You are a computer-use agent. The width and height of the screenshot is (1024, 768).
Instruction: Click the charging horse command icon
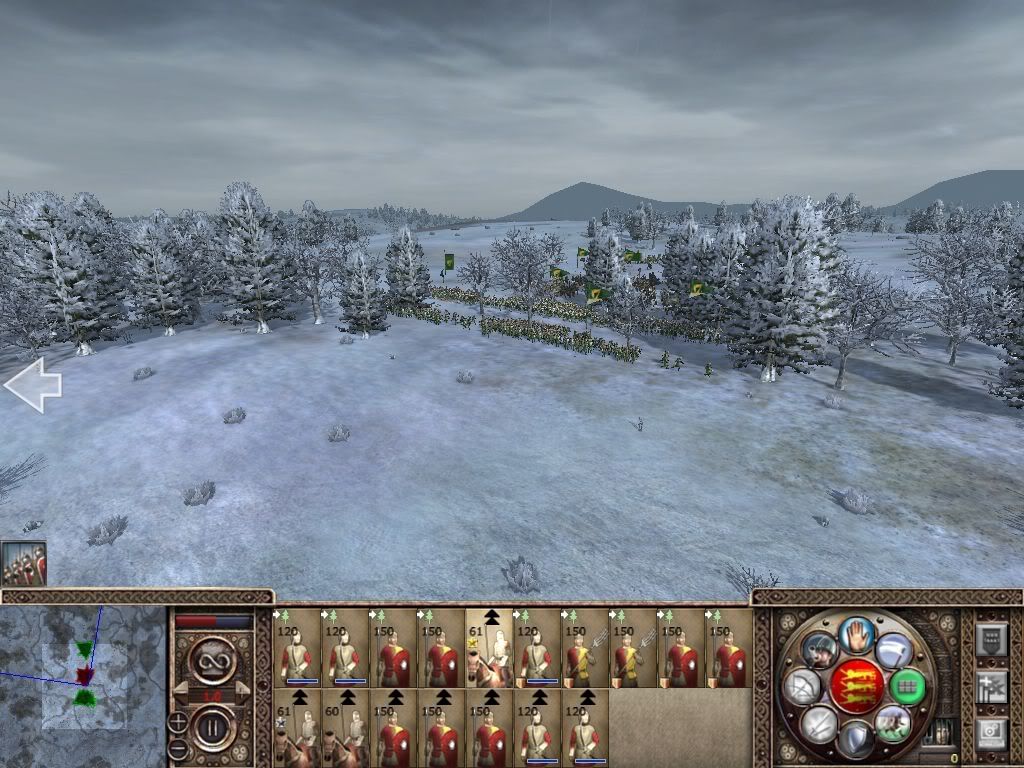pyautogui.click(x=893, y=722)
